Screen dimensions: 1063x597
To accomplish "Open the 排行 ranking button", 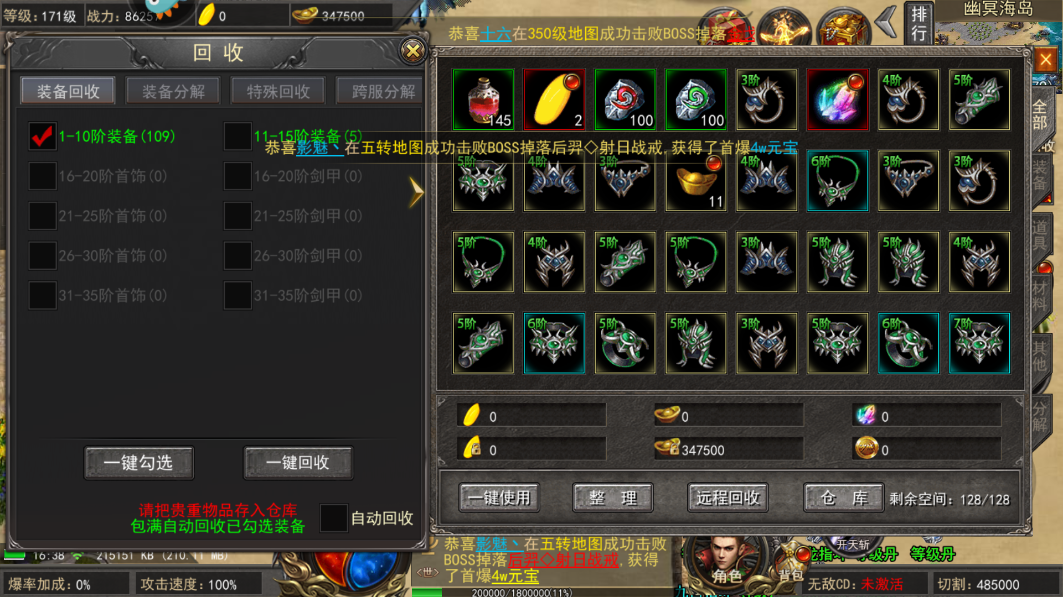I will coord(918,23).
